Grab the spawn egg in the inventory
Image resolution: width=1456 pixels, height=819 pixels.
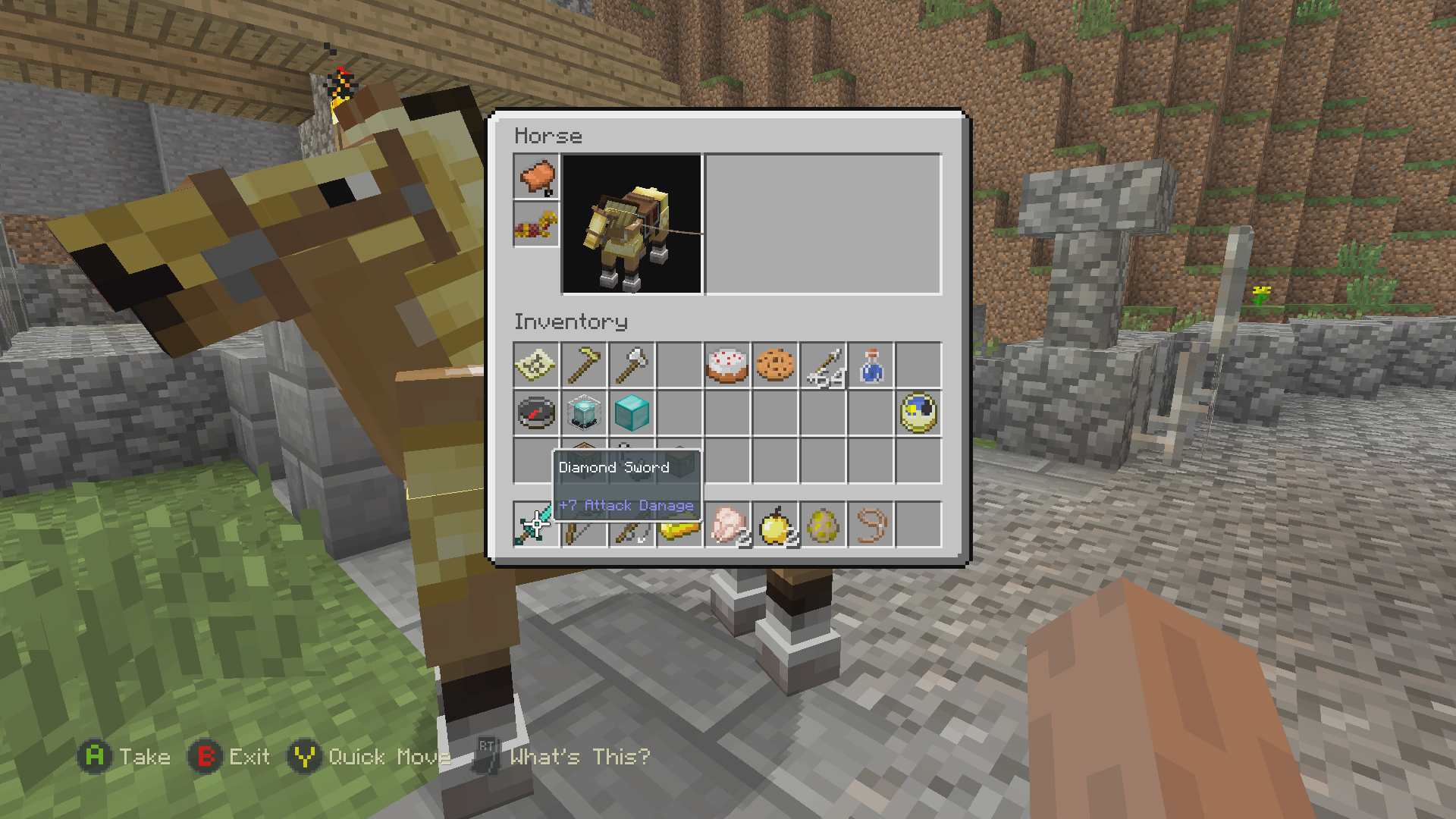point(824,523)
